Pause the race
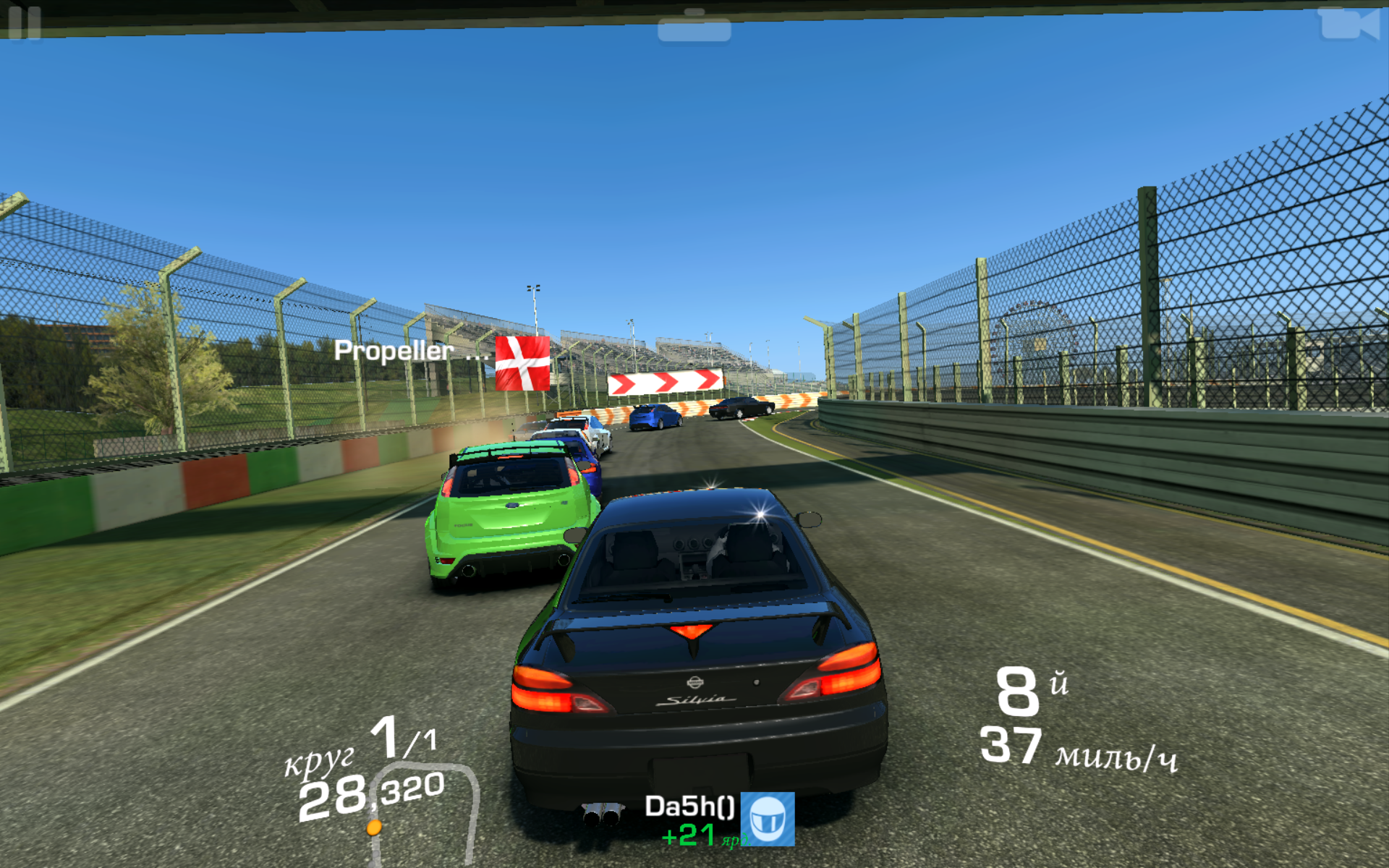Screen dimensions: 1389x868 [x=25, y=22]
